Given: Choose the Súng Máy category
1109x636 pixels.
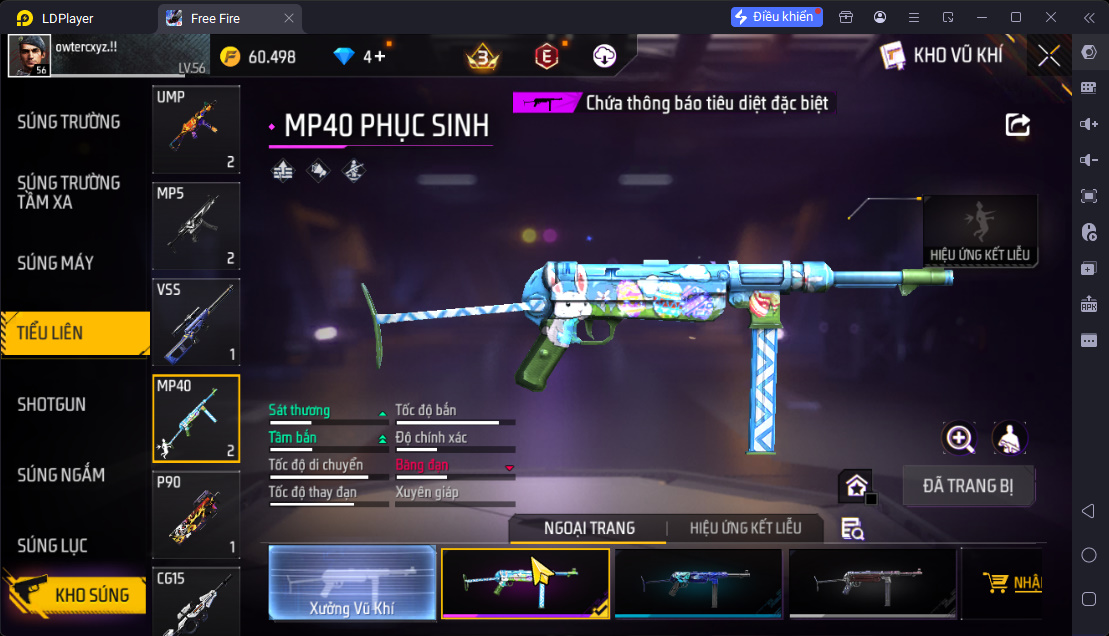Looking at the screenshot, I should point(56,263).
